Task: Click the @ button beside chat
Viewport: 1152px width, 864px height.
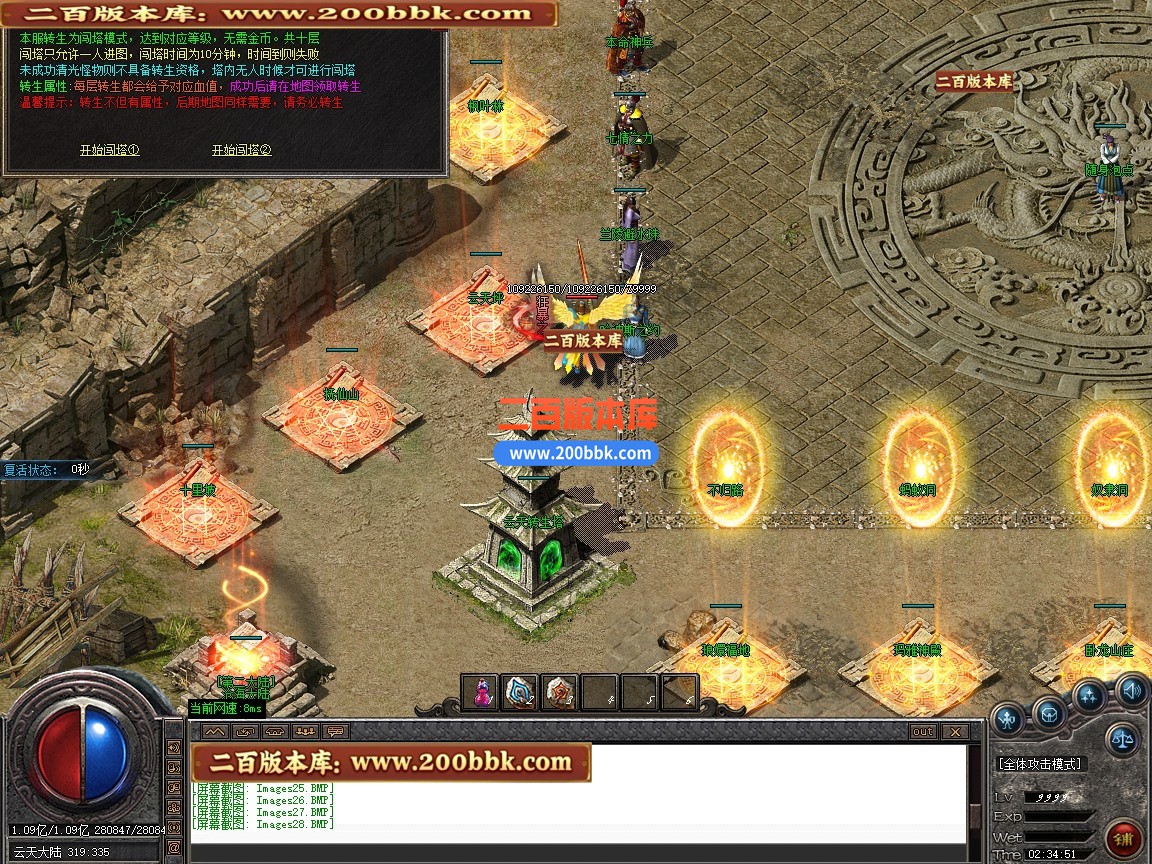Action: [174, 847]
